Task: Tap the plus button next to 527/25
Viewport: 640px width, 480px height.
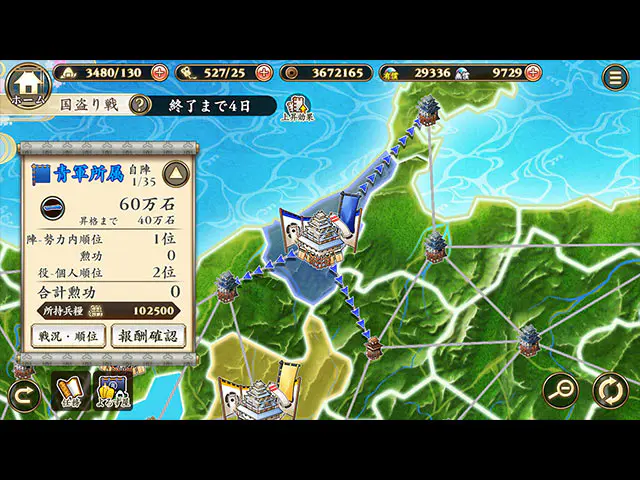Action: 264,73
